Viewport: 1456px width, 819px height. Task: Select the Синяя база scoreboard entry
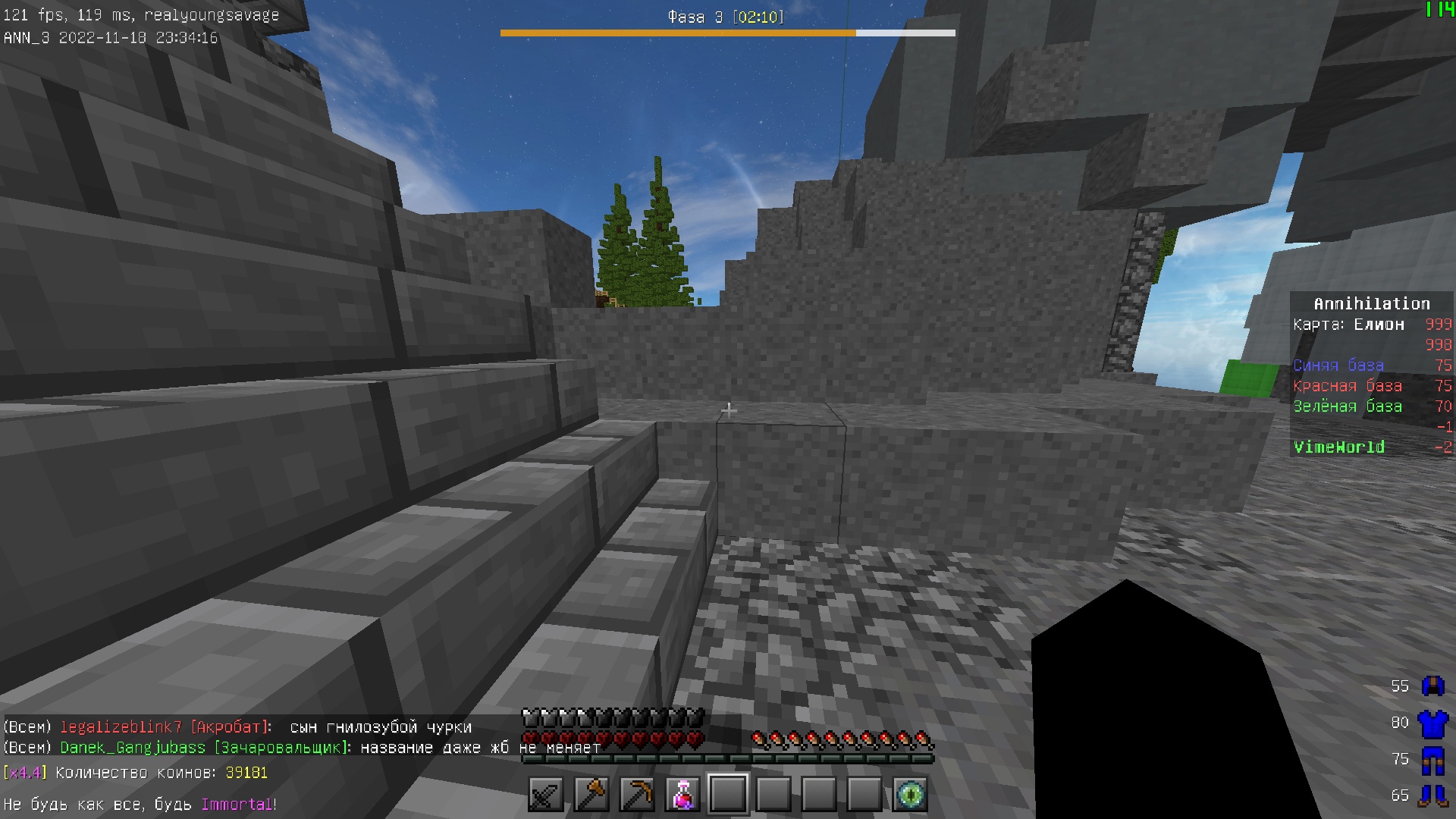(x=1337, y=365)
